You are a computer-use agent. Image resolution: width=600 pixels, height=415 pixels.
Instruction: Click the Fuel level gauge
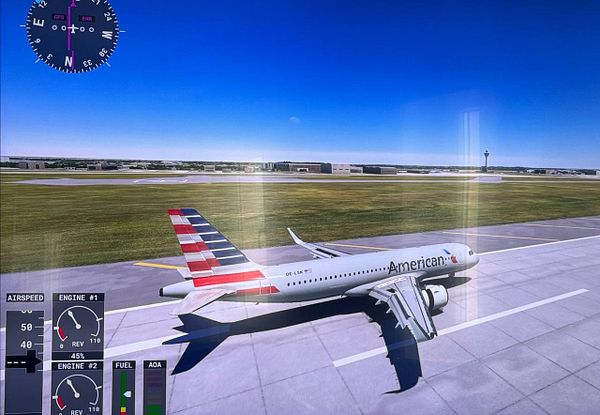[123, 390]
